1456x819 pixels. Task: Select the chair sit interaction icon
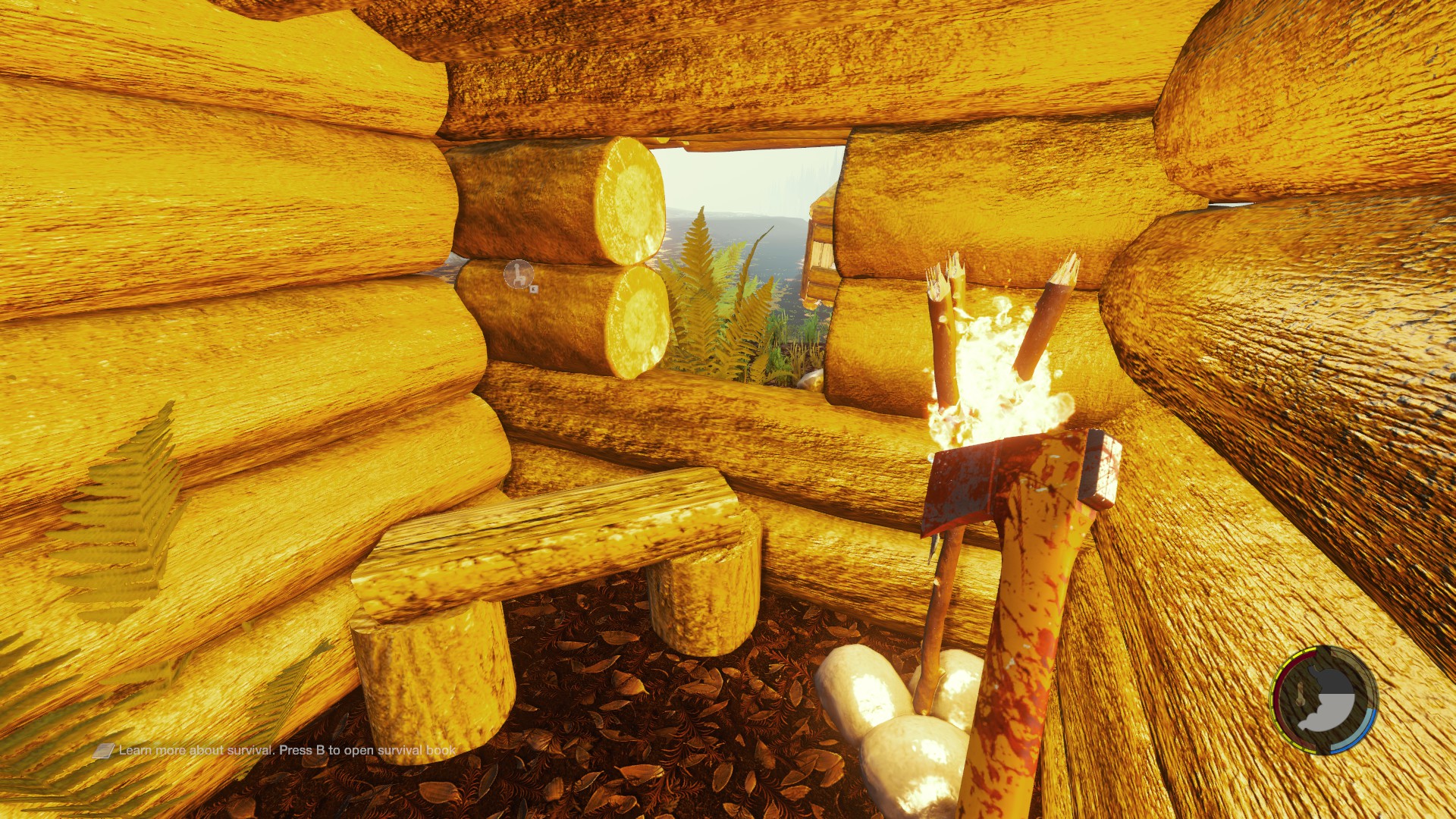pyautogui.click(x=519, y=274)
